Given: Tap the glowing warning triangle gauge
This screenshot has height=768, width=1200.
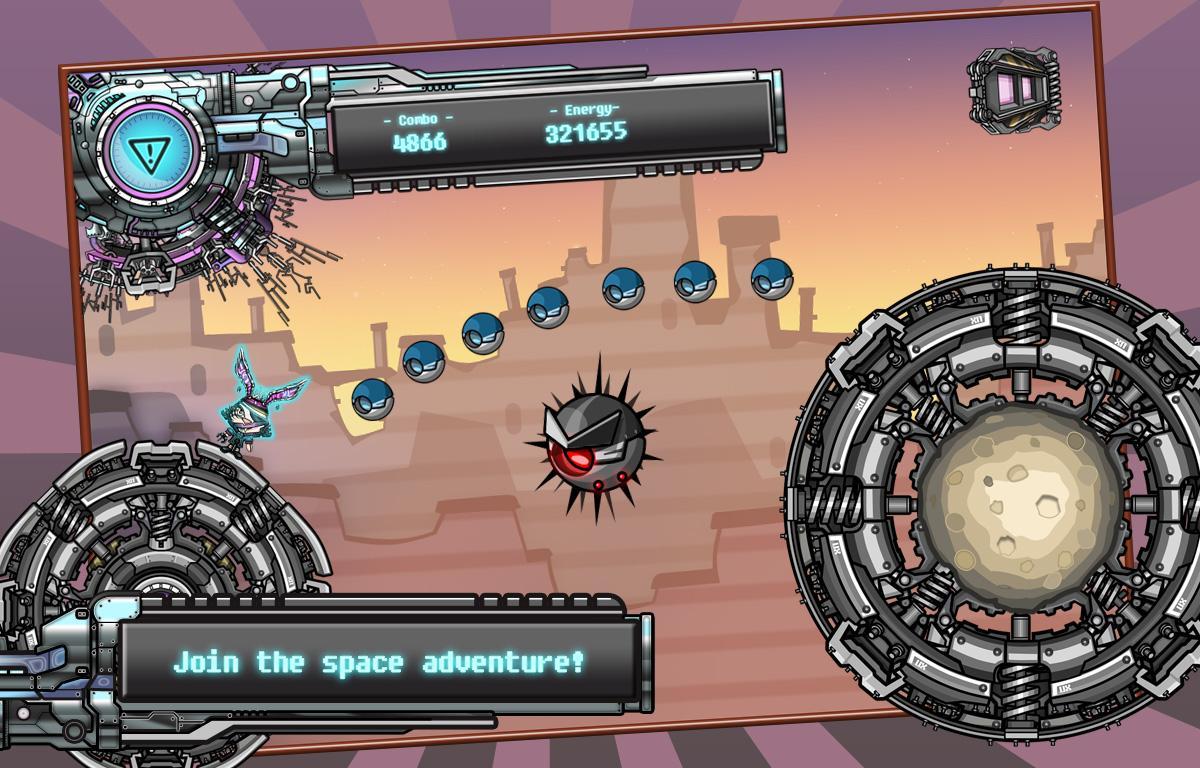Looking at the screenshot, I should pyautogui.click(x=150, y=152).
